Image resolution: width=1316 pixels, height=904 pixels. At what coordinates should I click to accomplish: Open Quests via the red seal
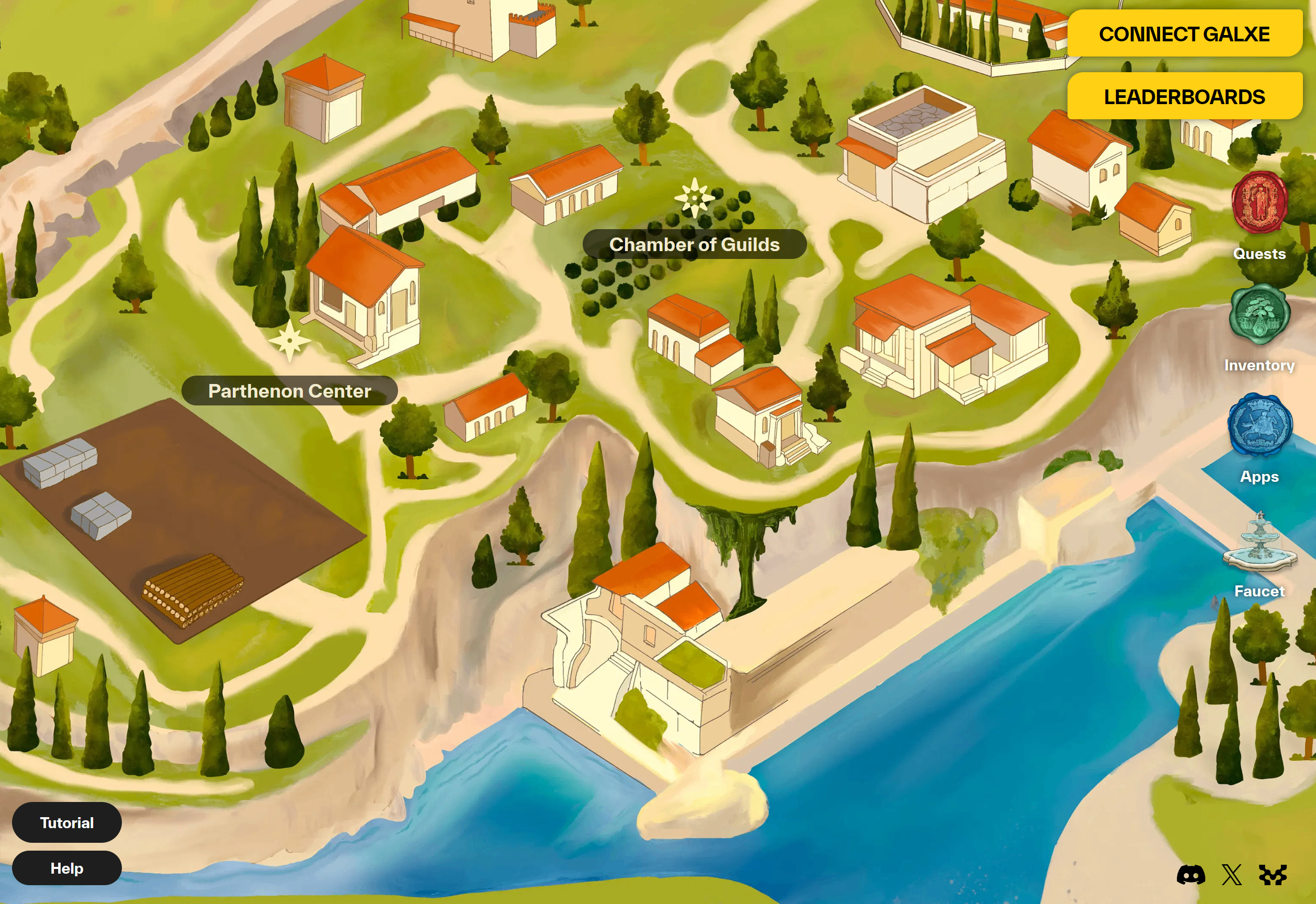tap(1260, 202)
